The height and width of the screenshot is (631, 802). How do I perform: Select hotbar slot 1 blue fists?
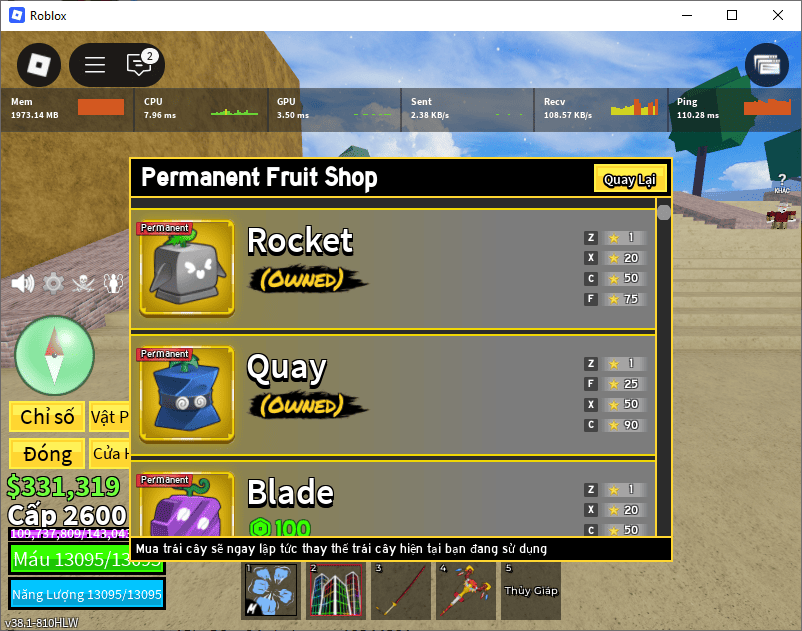[270, 591]
